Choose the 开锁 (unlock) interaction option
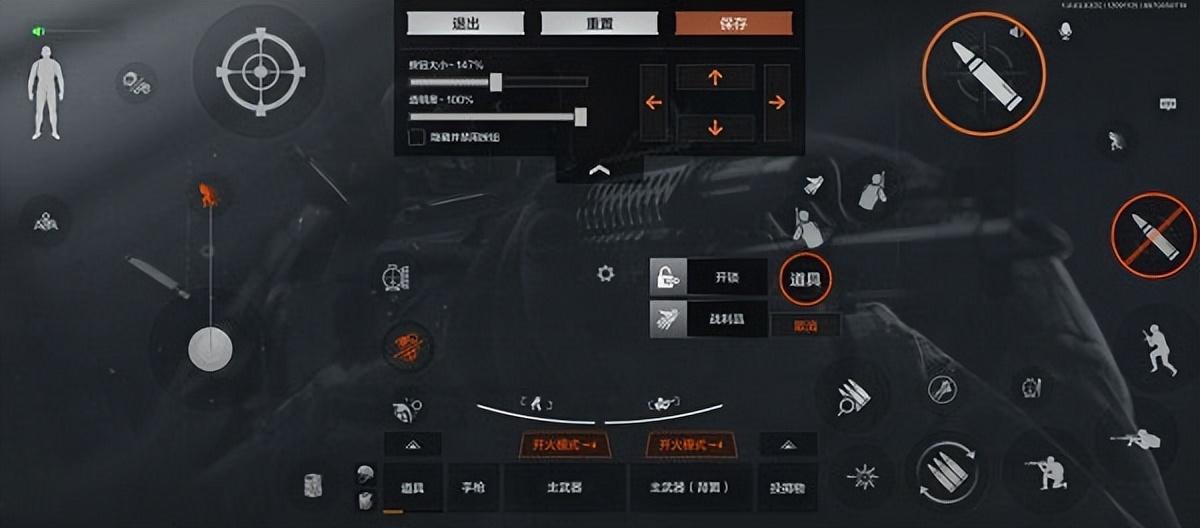 708,277
